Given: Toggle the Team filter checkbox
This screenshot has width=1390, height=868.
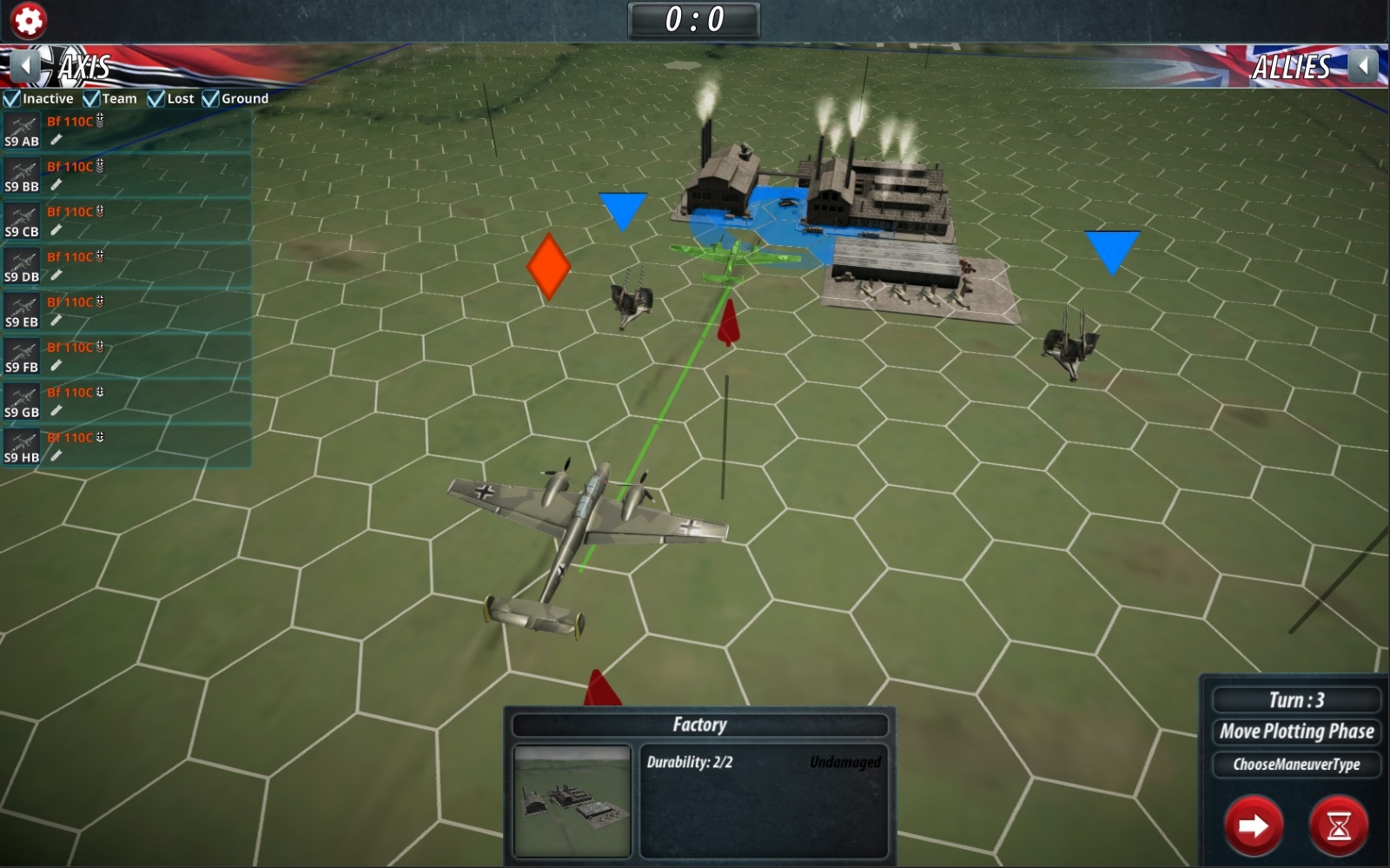Looking at the screenshot, I should (91, 99).
